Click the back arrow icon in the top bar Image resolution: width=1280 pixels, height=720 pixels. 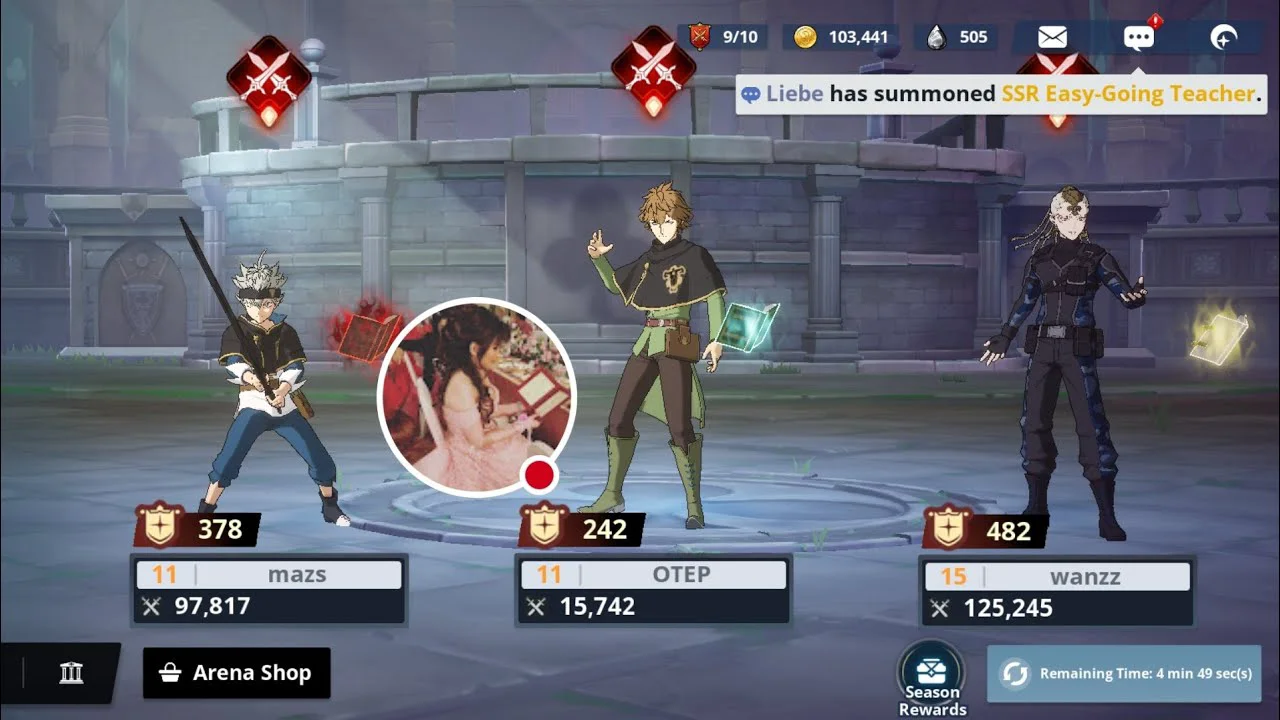click(1223, 38)
